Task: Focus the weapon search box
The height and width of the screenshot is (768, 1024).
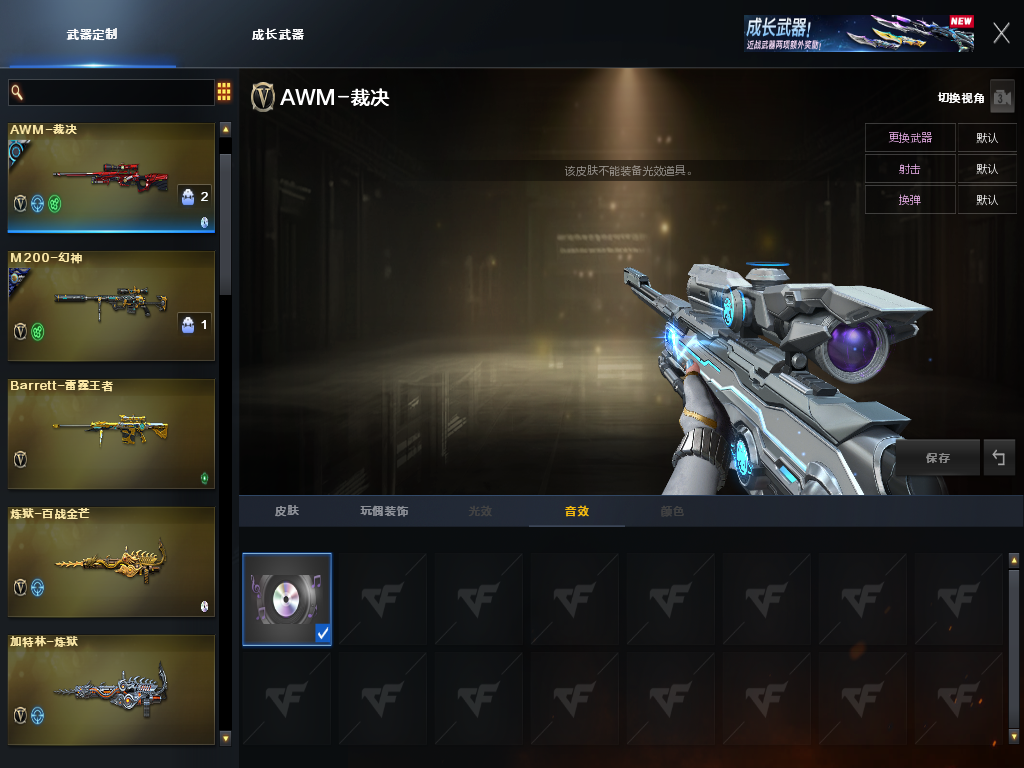Action: point(111,93)
